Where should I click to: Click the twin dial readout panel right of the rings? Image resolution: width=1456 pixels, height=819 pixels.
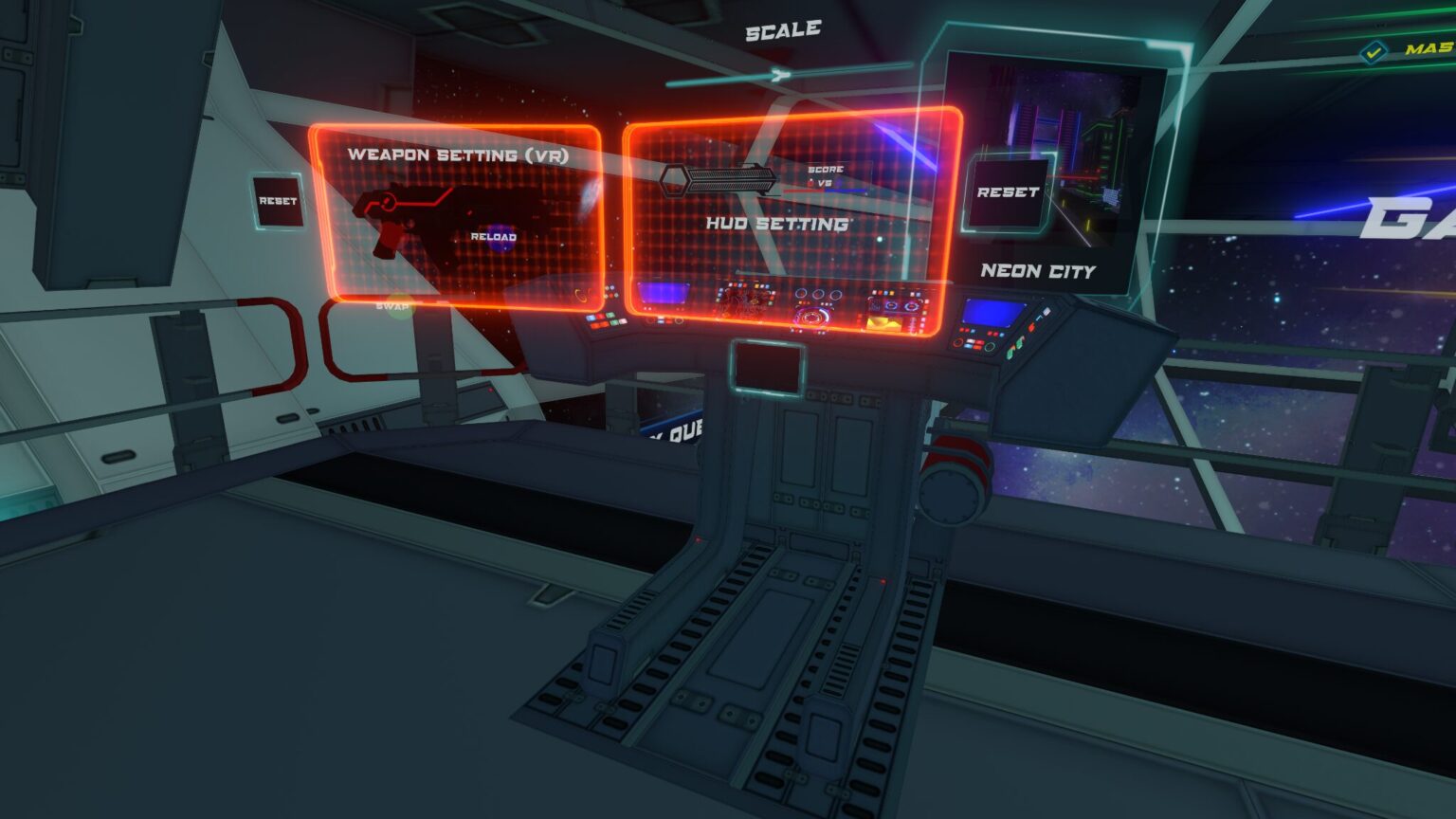901,305
